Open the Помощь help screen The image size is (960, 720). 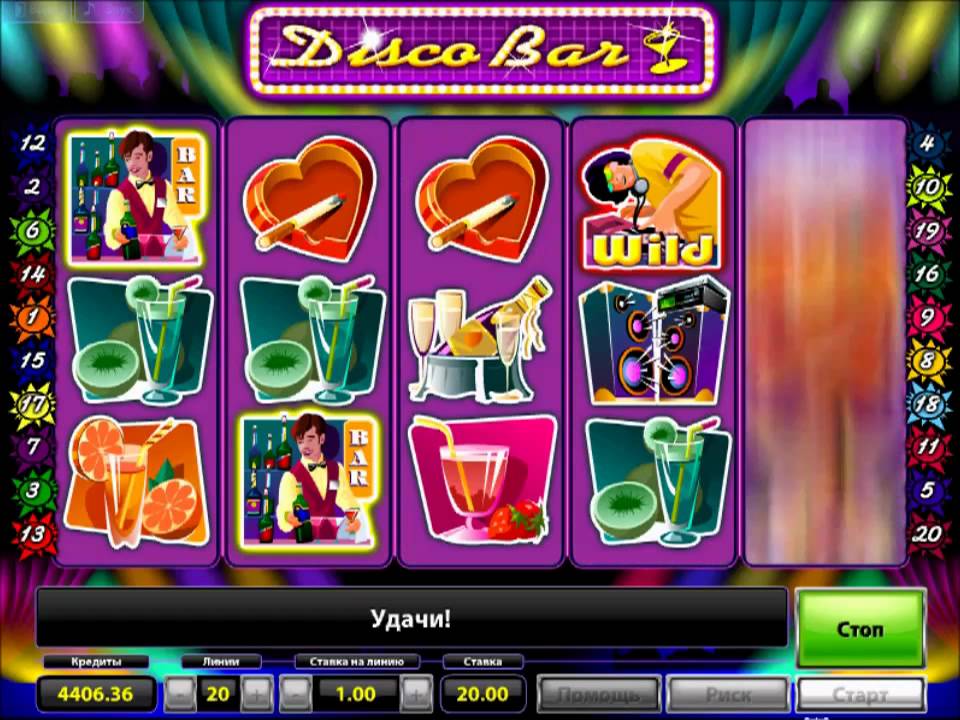(x=598, y=693)
